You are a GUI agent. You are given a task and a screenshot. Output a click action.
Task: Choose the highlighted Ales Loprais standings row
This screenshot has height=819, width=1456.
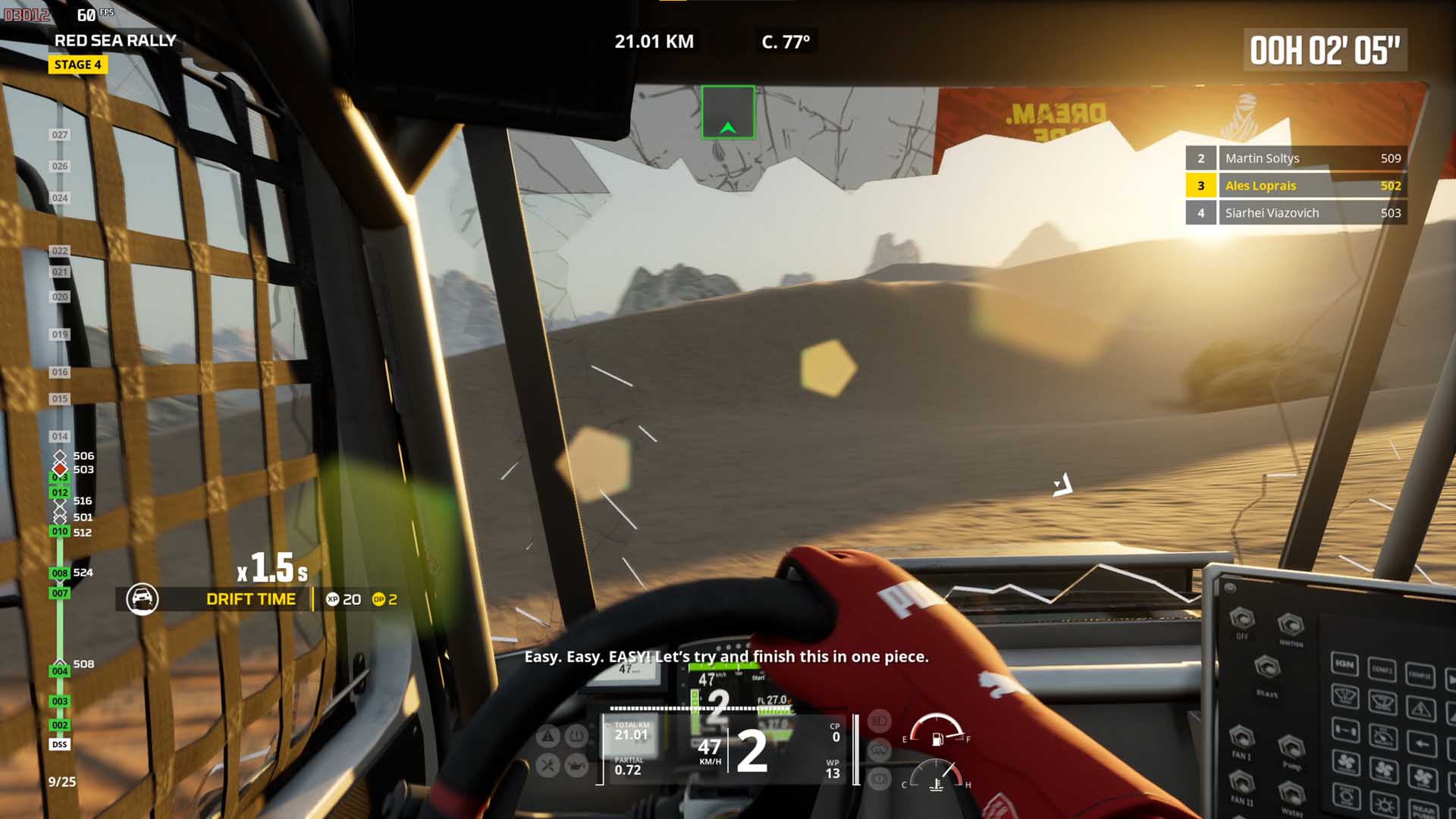pos(1296,186)
